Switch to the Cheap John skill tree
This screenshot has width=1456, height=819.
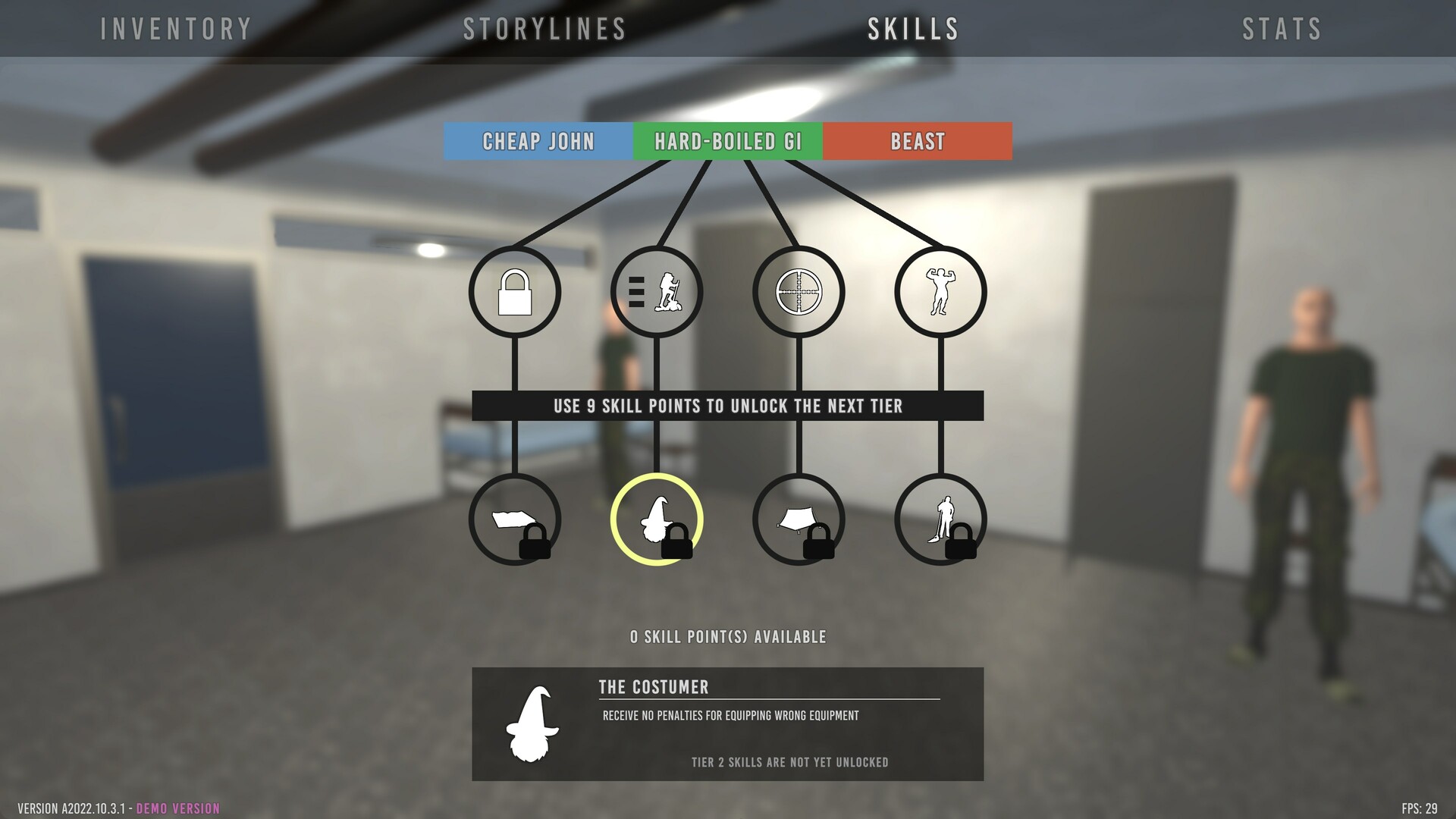[x=538, y=140]
